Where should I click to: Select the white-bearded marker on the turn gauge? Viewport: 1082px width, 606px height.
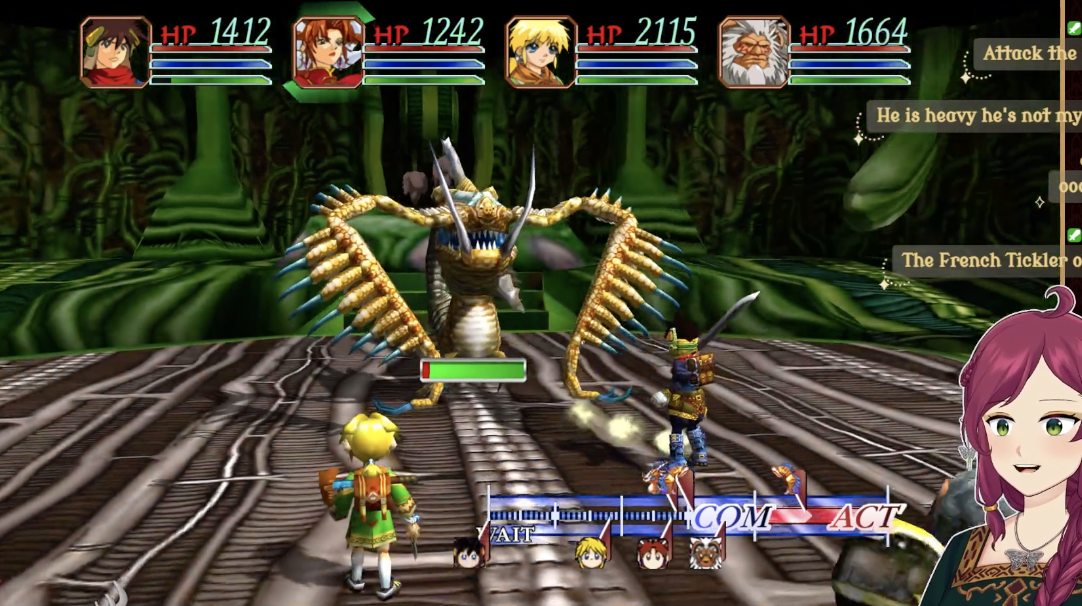706,551
